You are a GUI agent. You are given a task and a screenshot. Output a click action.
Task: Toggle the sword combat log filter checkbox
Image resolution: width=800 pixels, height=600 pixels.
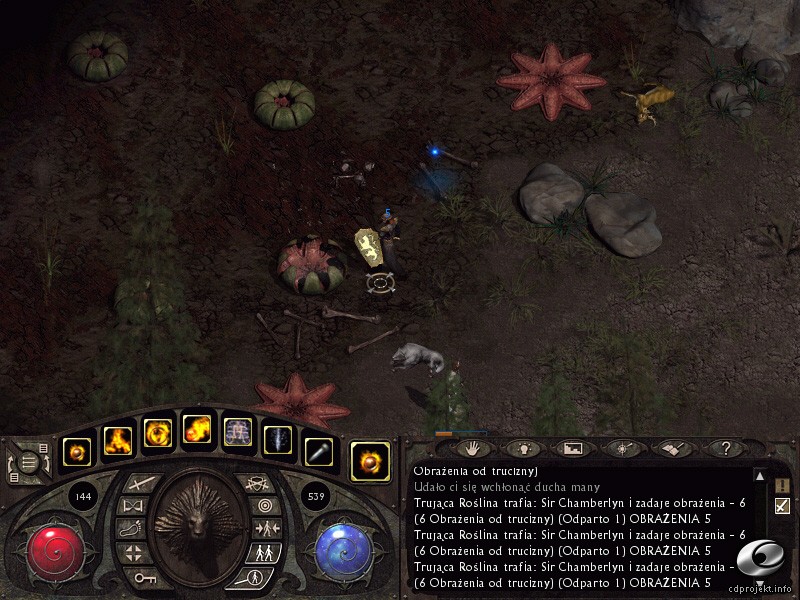pos(782,506)
